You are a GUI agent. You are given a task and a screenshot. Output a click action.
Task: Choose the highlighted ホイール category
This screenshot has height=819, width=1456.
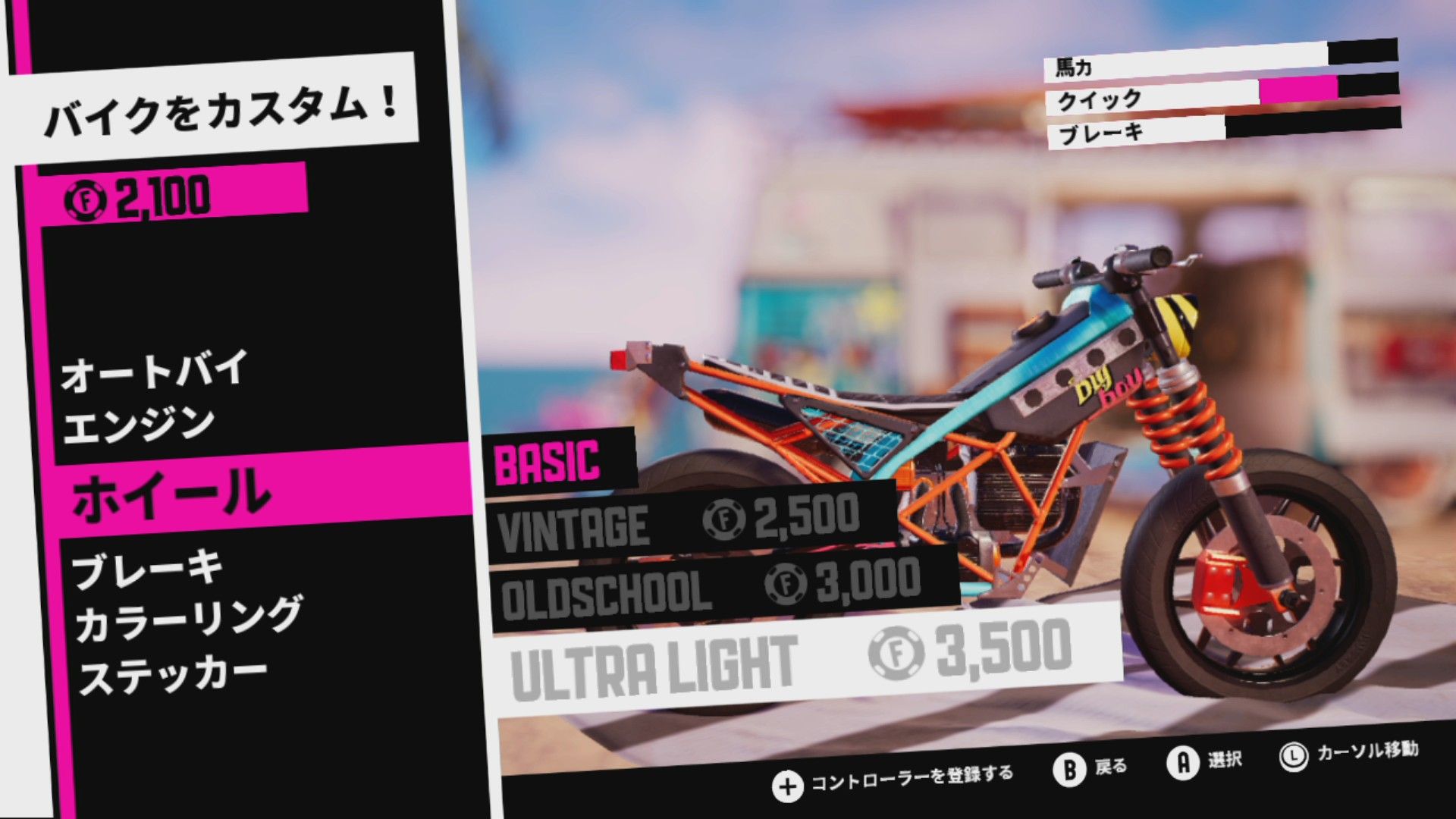(172, 493)
